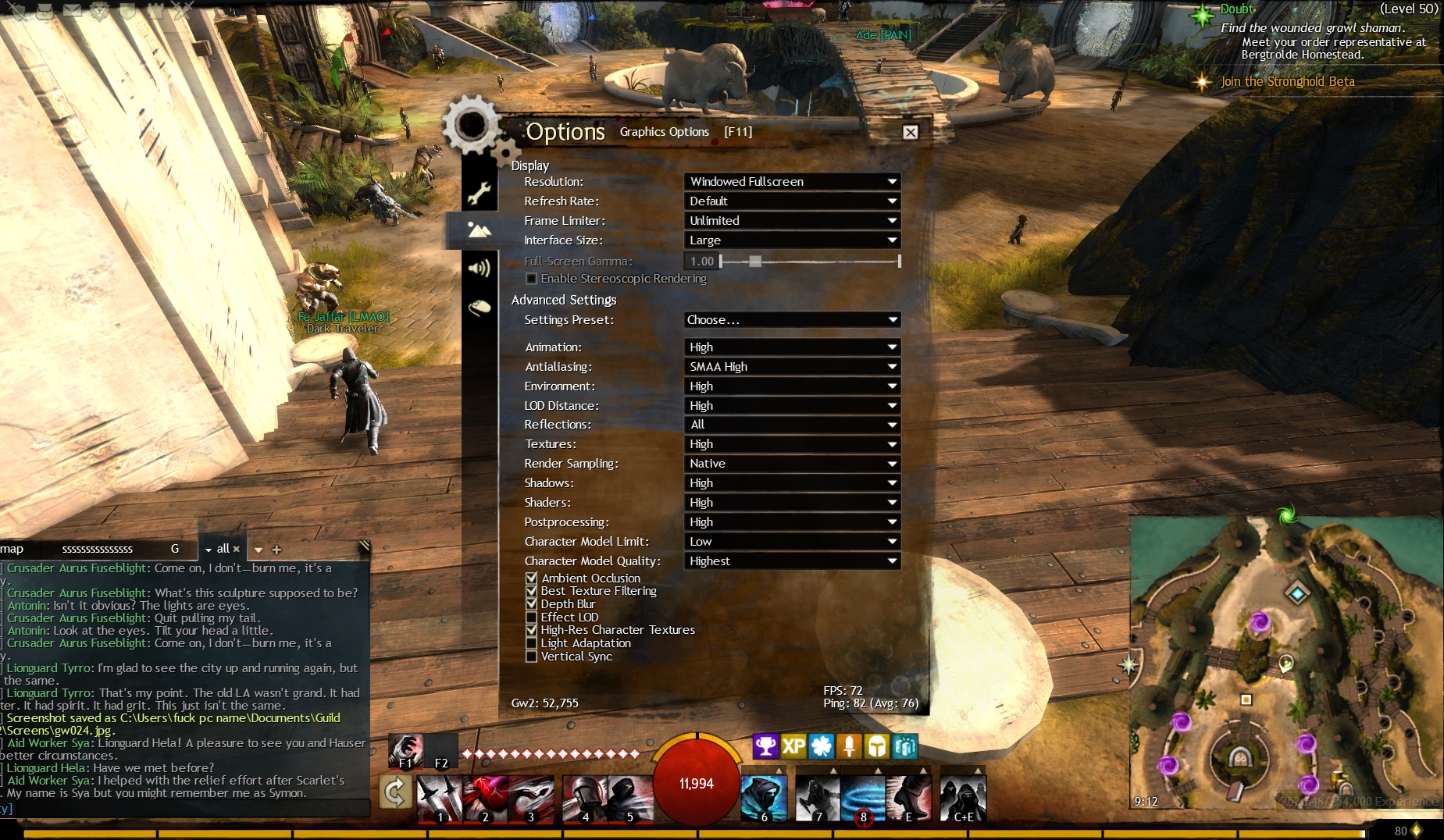Viewport: 1444px width, 840px height.
Task: Open the Antialiasing dropdown
Action: coord(792,367)
